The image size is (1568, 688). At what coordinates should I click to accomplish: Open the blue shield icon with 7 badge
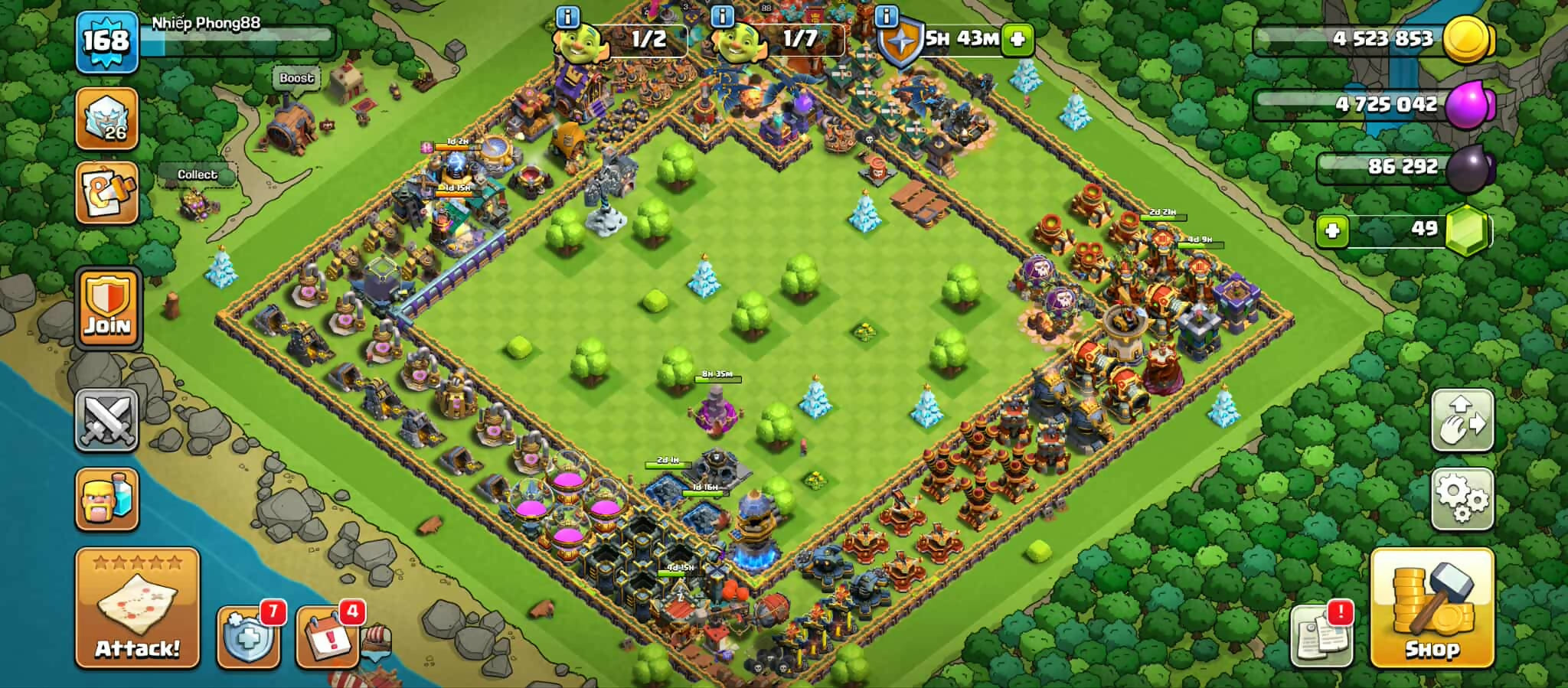click(247, 637)
